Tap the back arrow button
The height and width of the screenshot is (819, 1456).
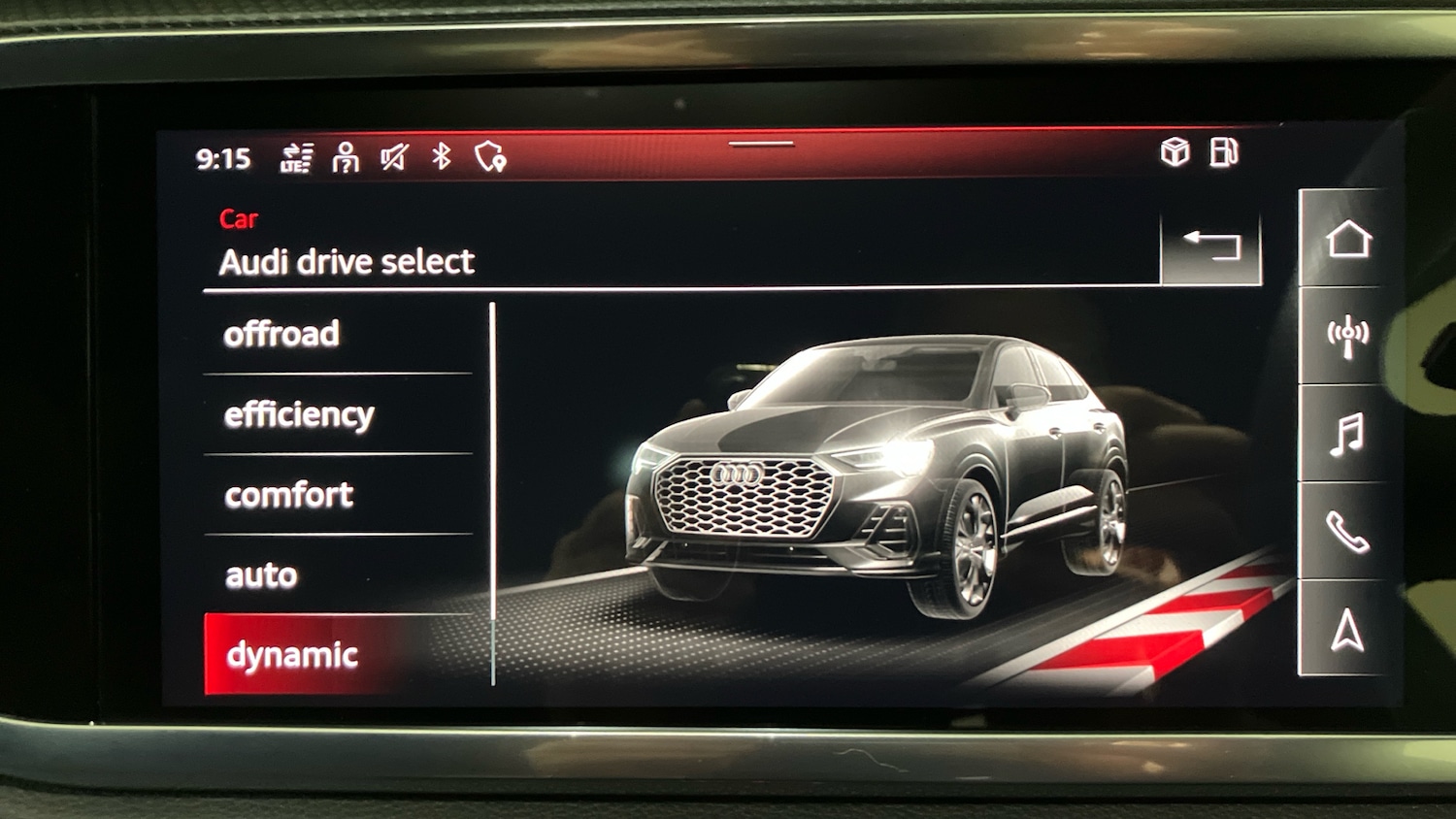[x=1209, y=244]
